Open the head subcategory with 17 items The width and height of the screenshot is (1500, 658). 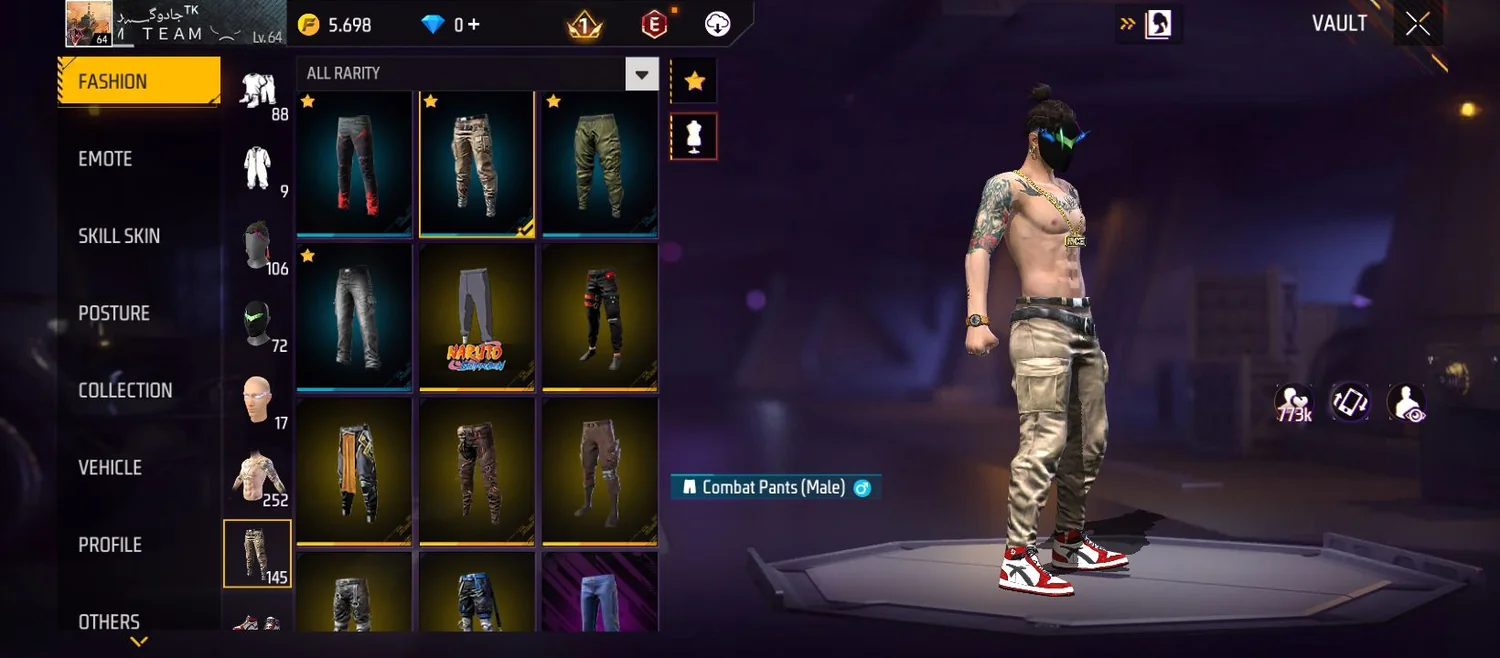click(258, 402)
